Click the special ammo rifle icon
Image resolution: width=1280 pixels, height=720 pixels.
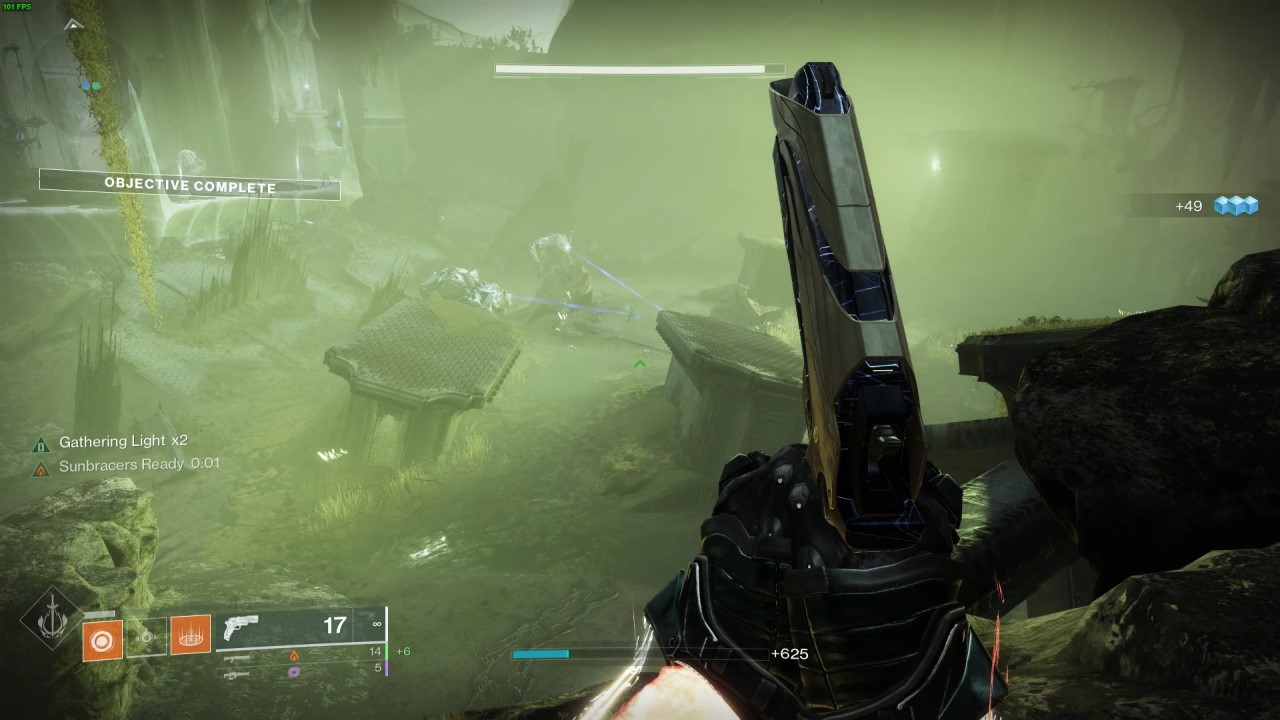(x=237, y=657)
